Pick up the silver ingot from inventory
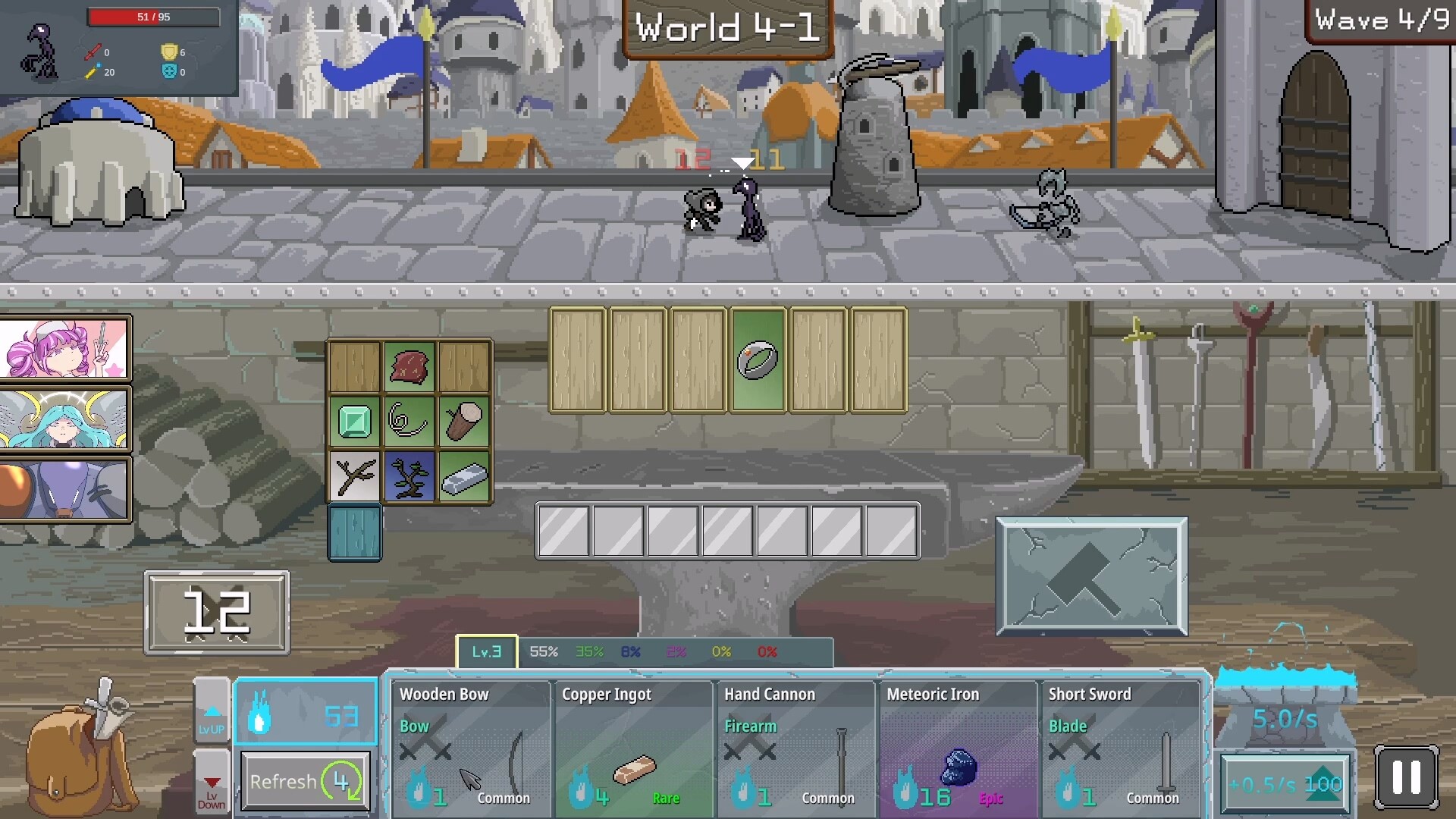1456x819 pixels. point(463,476)
